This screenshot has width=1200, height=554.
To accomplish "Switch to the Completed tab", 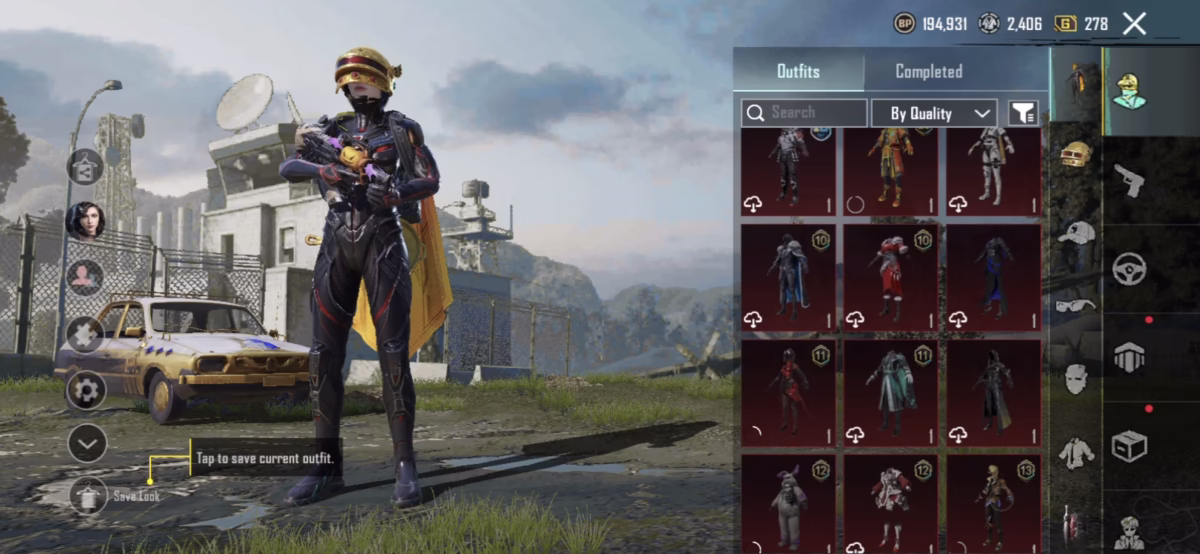I will [x=928, y=71].
